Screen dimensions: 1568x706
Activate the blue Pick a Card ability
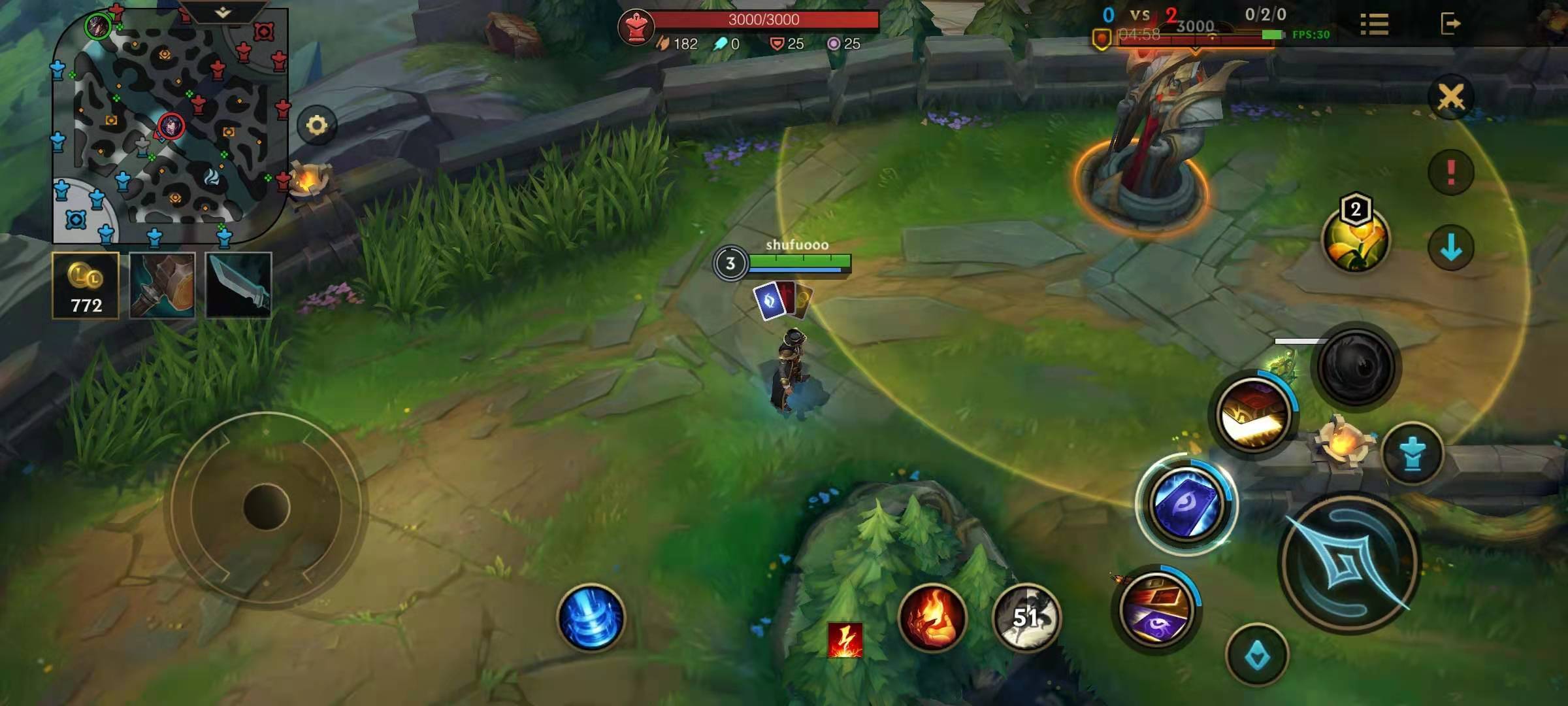(x=1186, y=505)
